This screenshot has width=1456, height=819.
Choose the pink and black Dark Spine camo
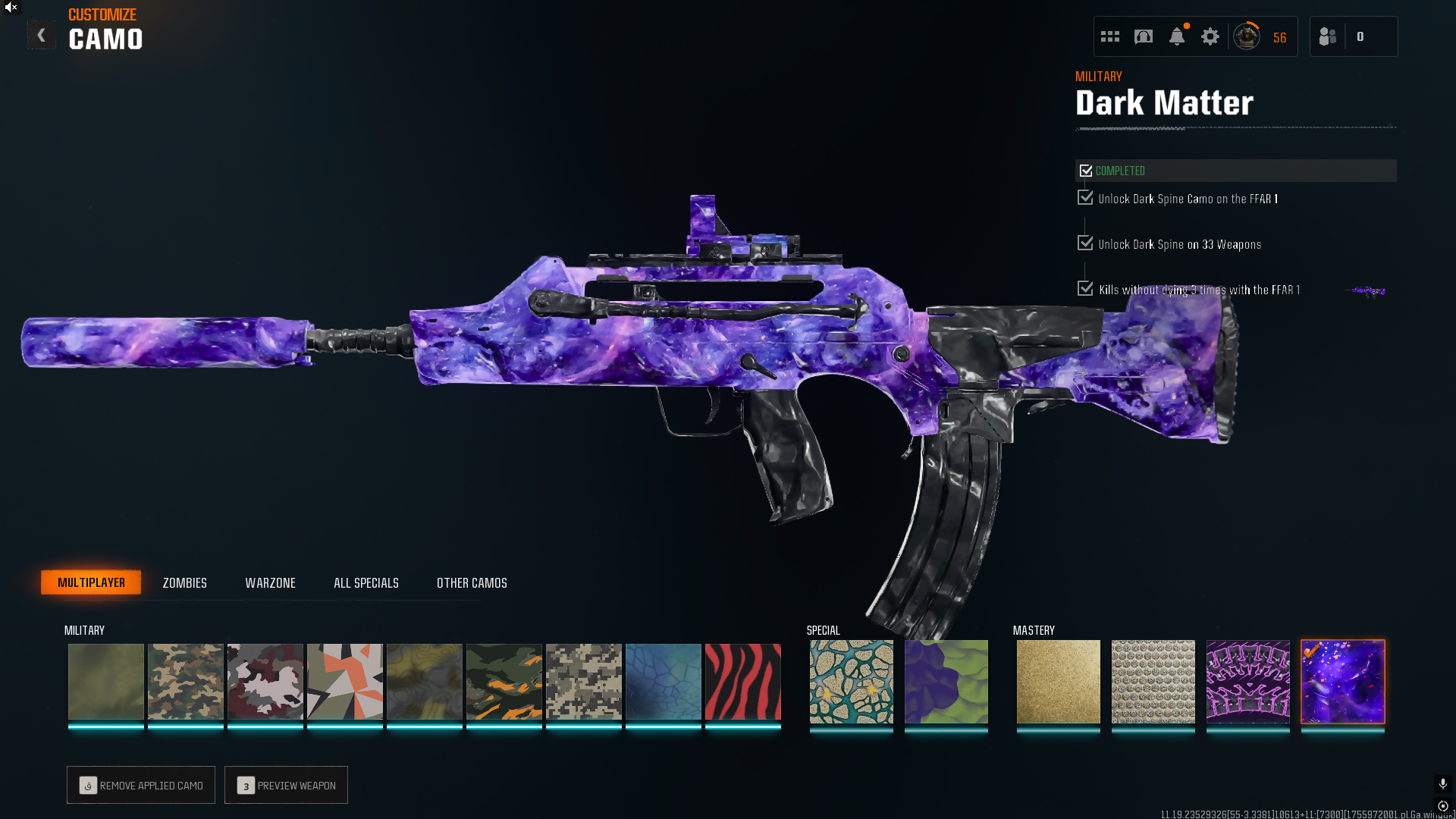pos(1247,682)
